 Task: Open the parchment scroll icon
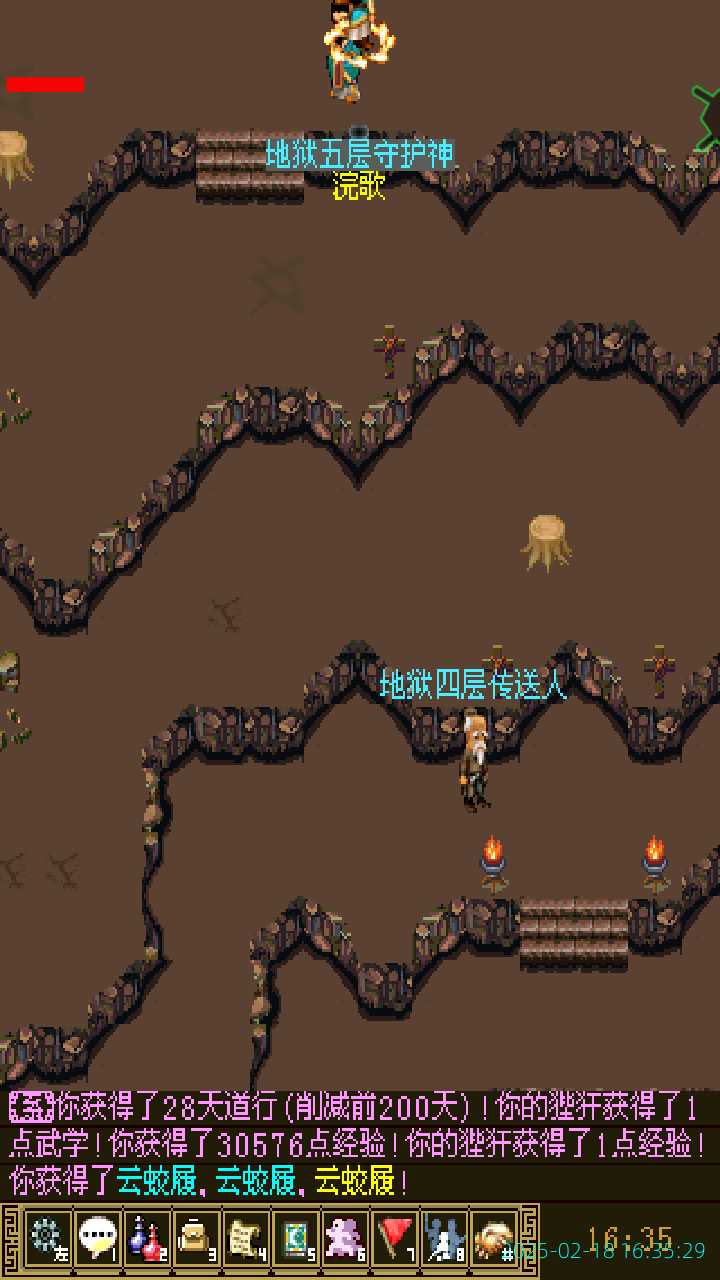point(246,1238)
